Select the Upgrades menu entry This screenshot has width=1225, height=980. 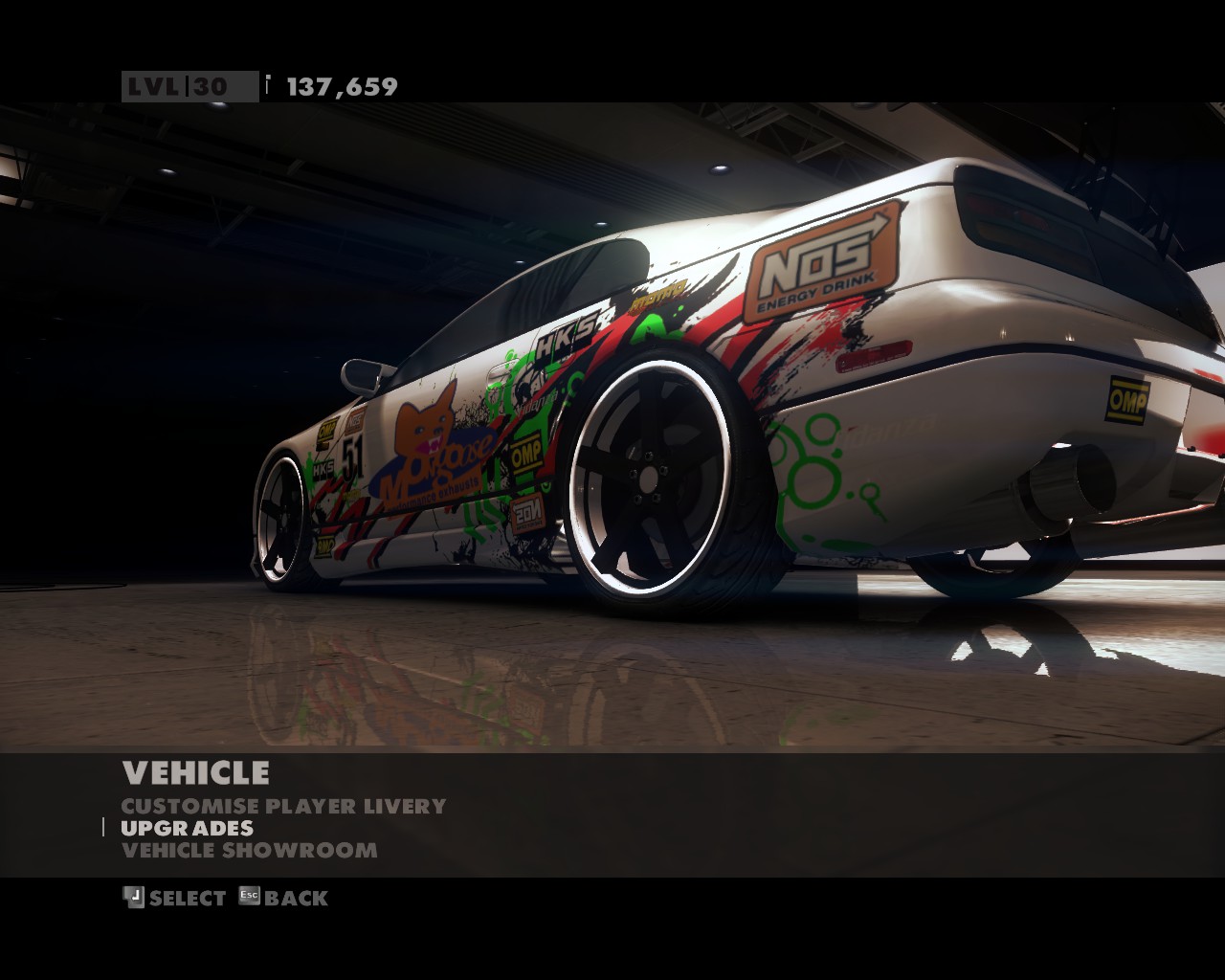(x=188, y=828)
